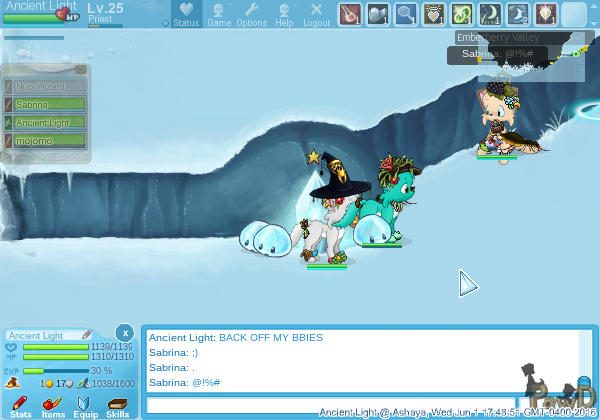Open the Stats window

(20, 406)
